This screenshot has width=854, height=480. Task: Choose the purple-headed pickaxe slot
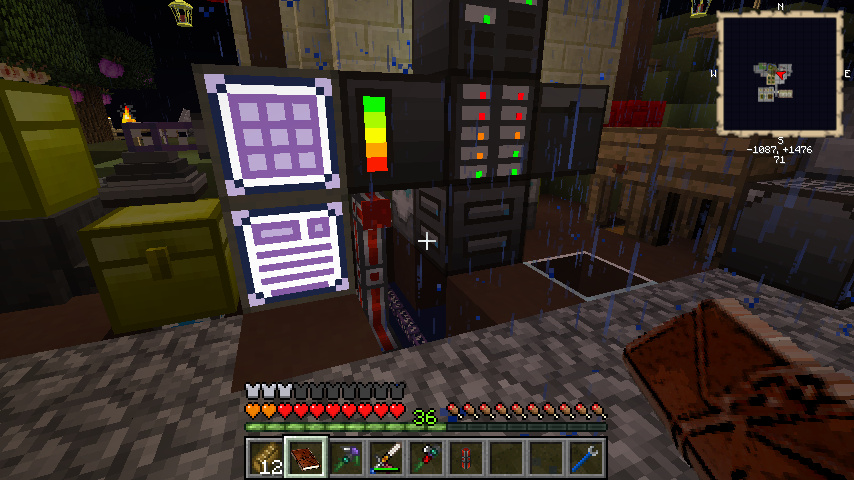tap(345, 458)
